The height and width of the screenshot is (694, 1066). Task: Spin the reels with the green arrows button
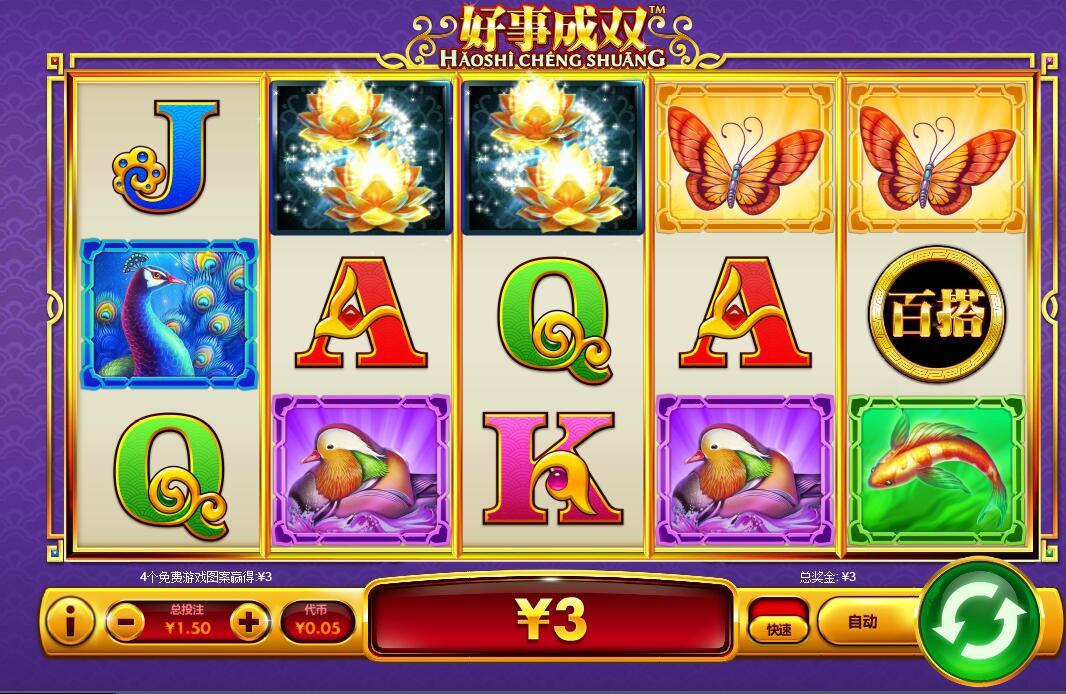(x=978, y=620)
